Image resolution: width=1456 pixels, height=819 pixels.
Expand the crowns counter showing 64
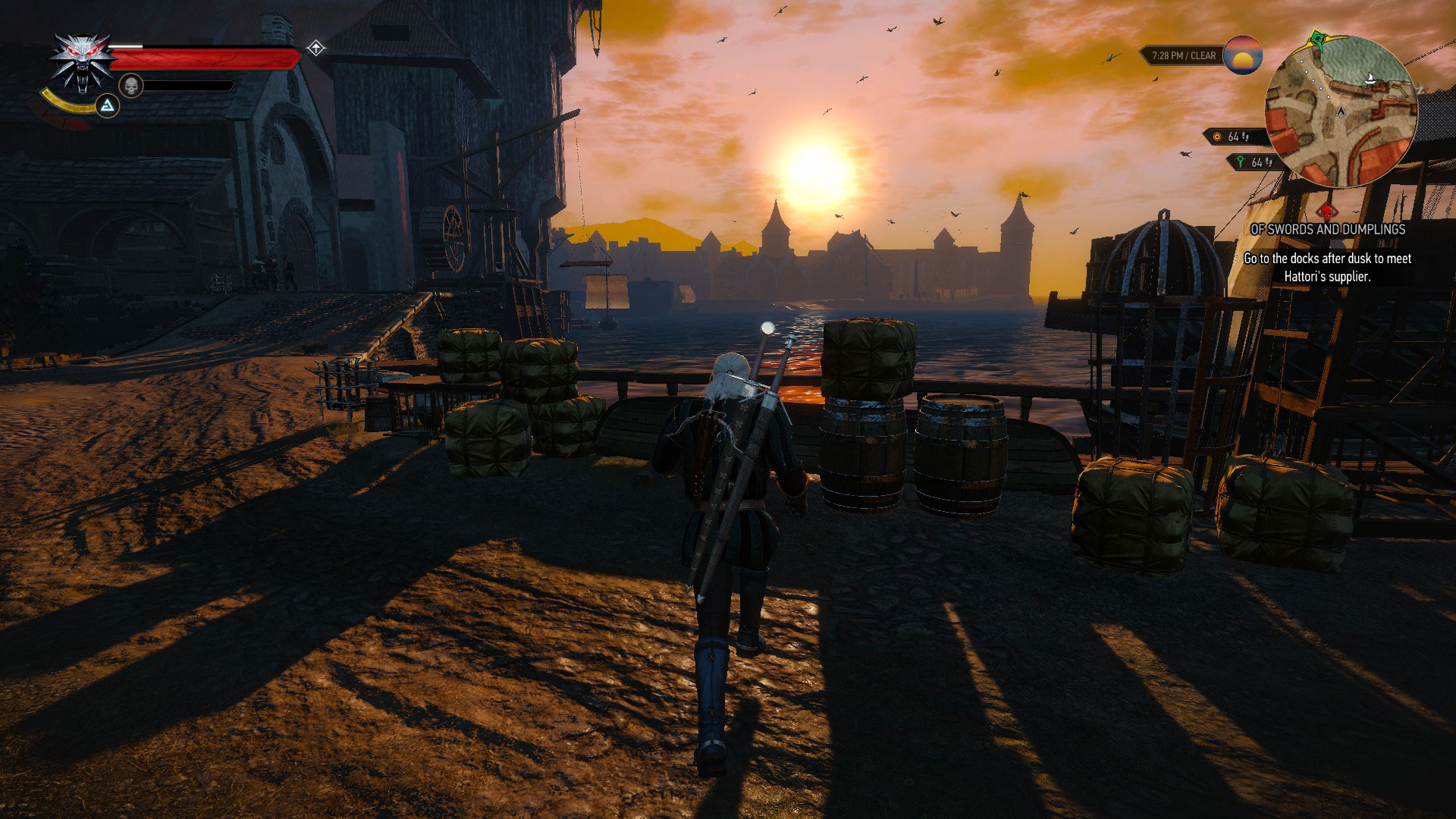pos(1234,136)
